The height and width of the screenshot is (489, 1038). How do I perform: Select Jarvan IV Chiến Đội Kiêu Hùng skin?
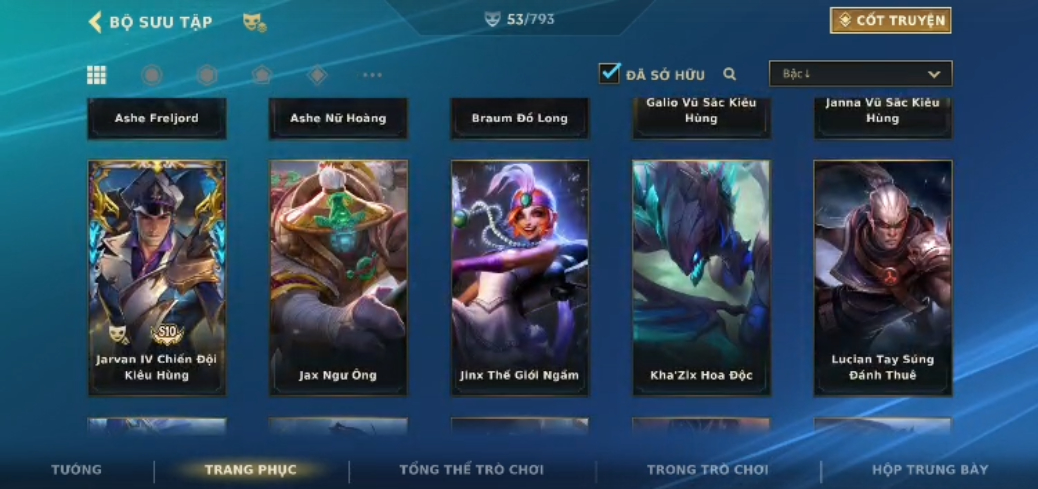157,277
